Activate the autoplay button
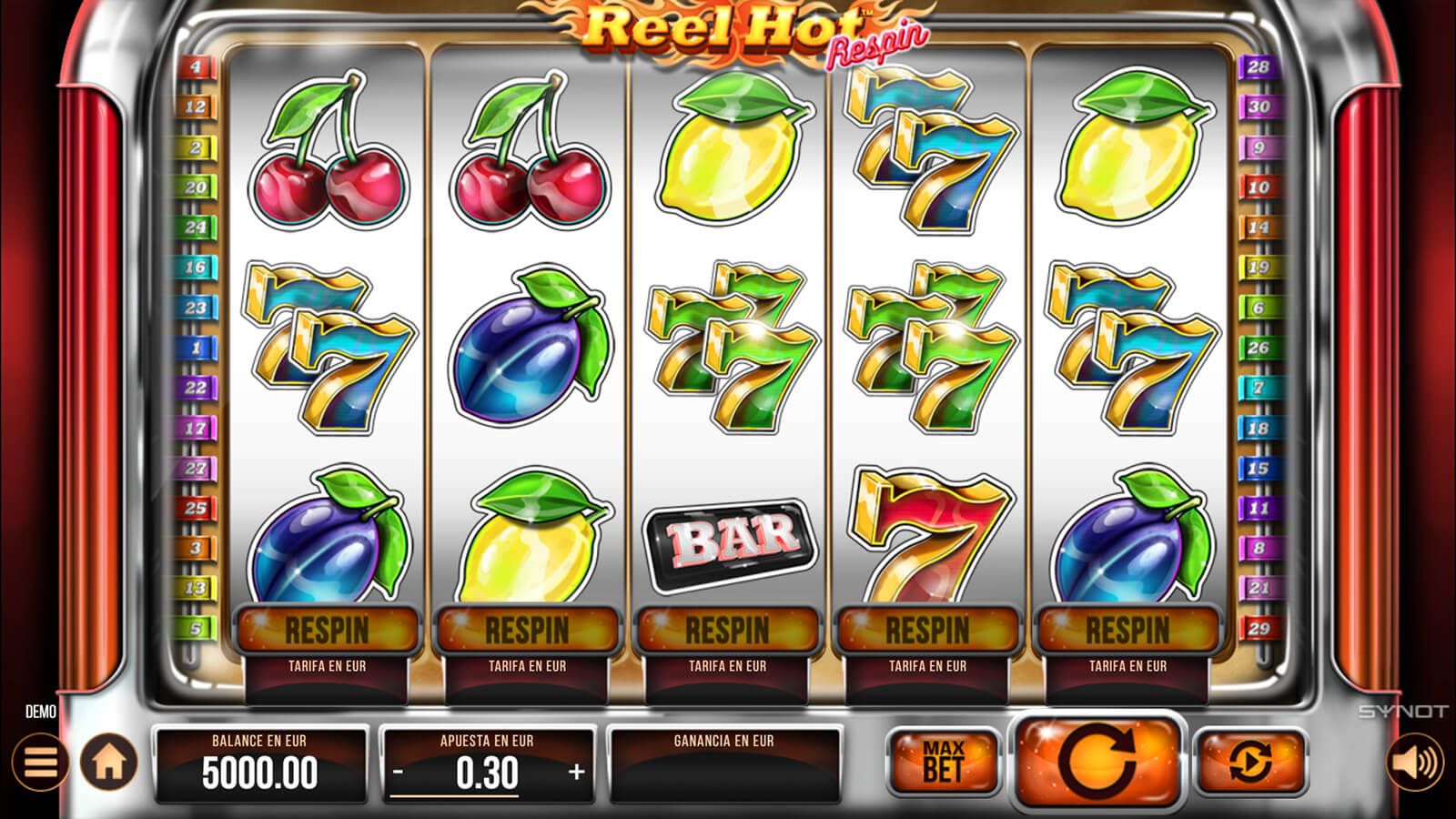The height and width of the screenshot is (819, 1456). point(1250,762)
